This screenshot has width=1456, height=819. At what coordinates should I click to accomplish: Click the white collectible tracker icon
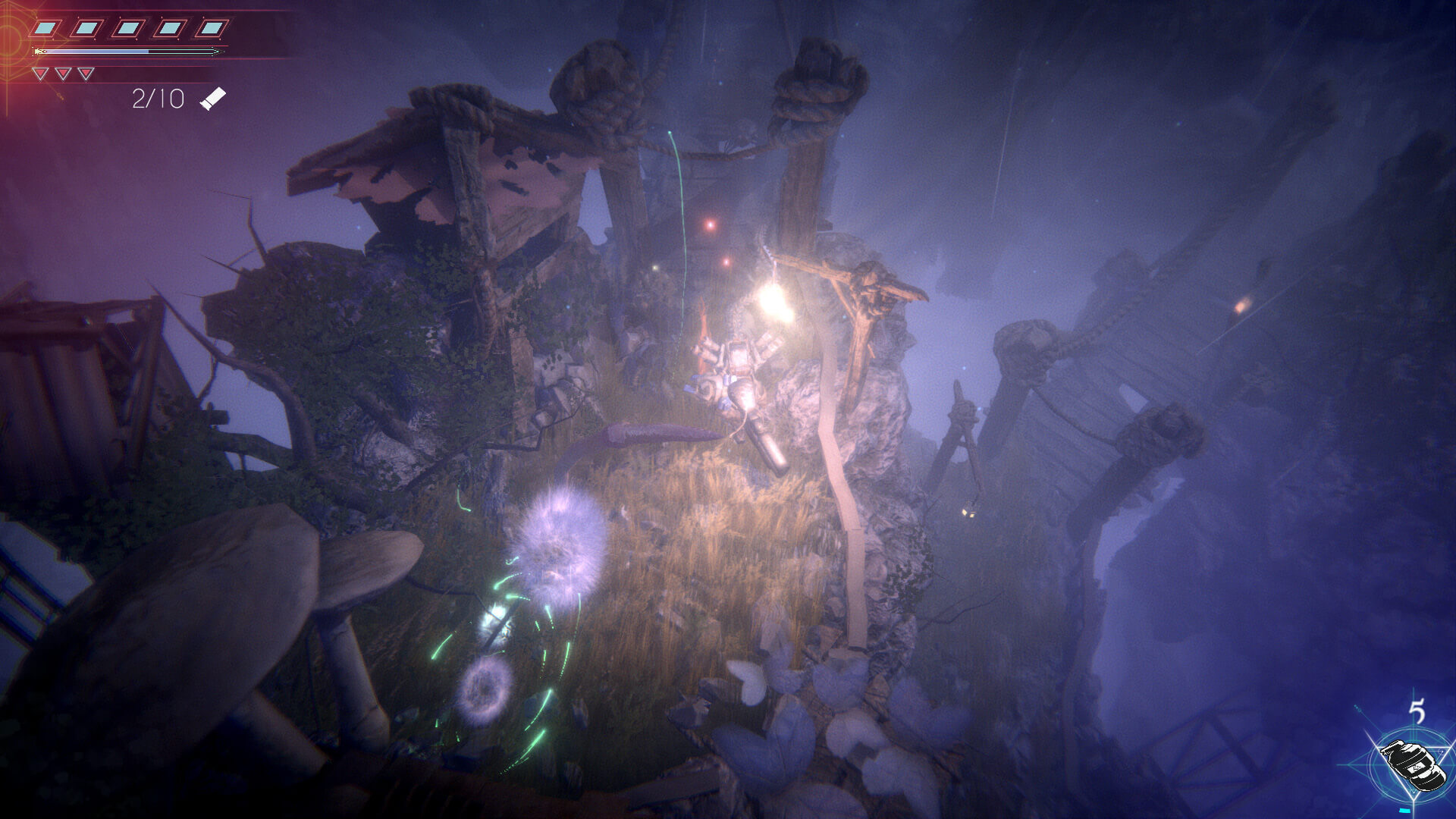(x=212, y=99)
